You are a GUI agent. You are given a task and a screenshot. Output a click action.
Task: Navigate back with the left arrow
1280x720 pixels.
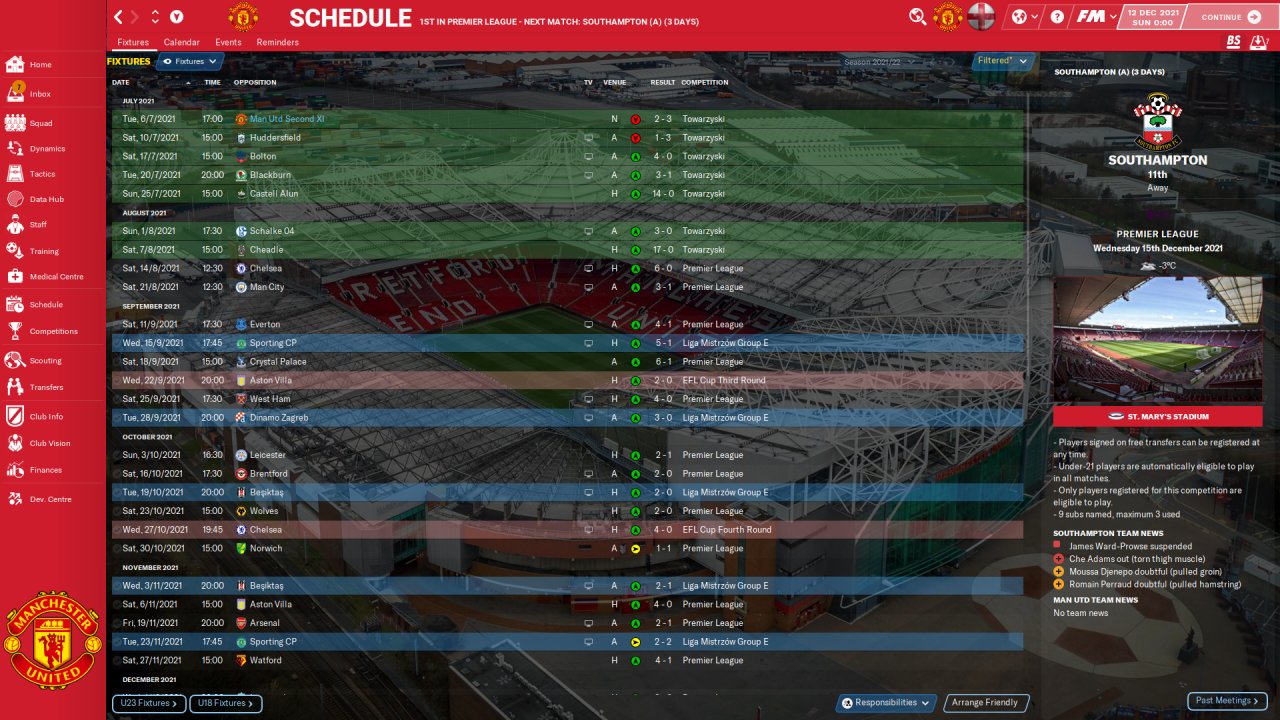119,17
